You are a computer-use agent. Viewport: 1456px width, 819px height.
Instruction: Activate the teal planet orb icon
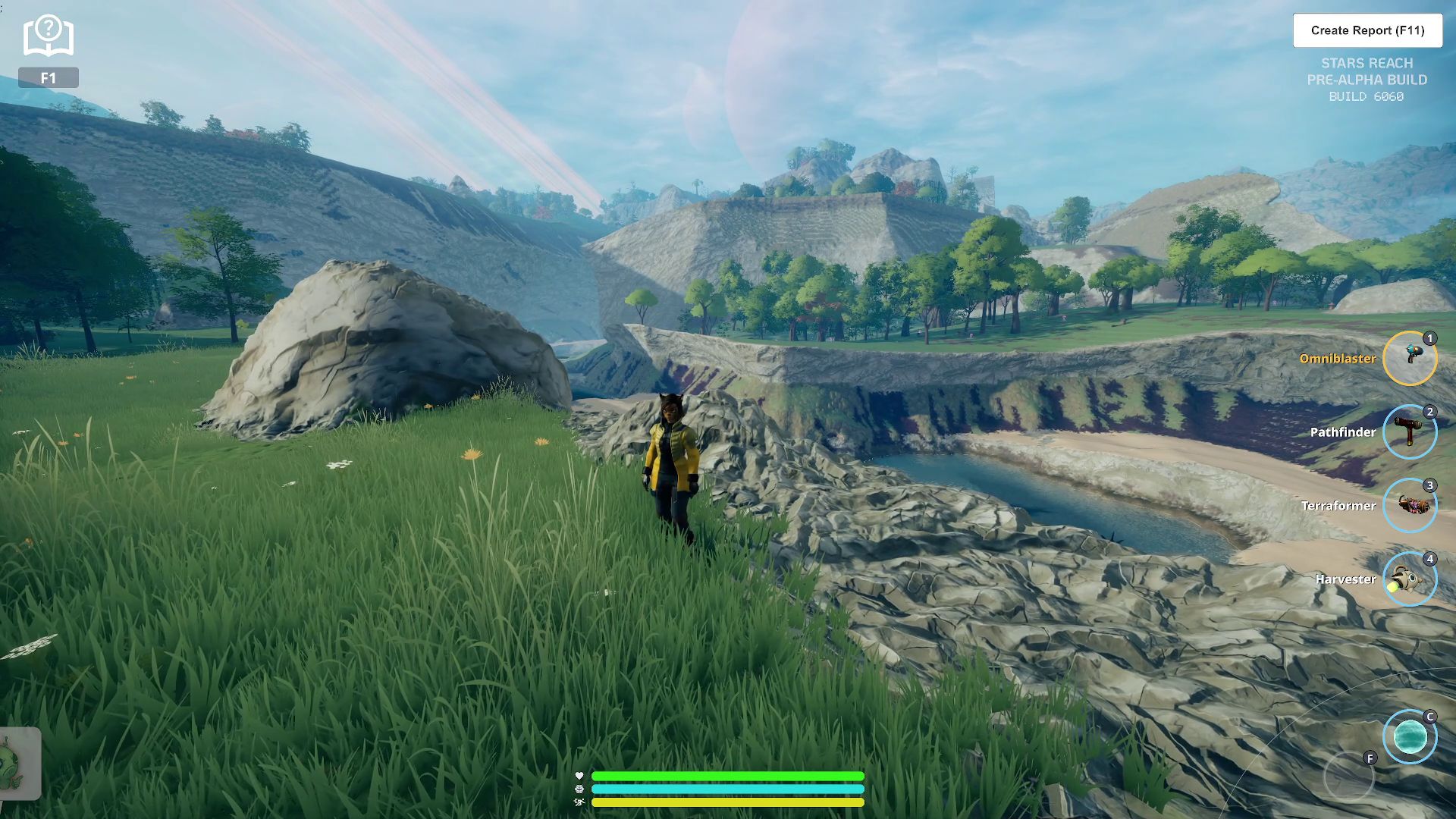click(x=1409, y=736)
